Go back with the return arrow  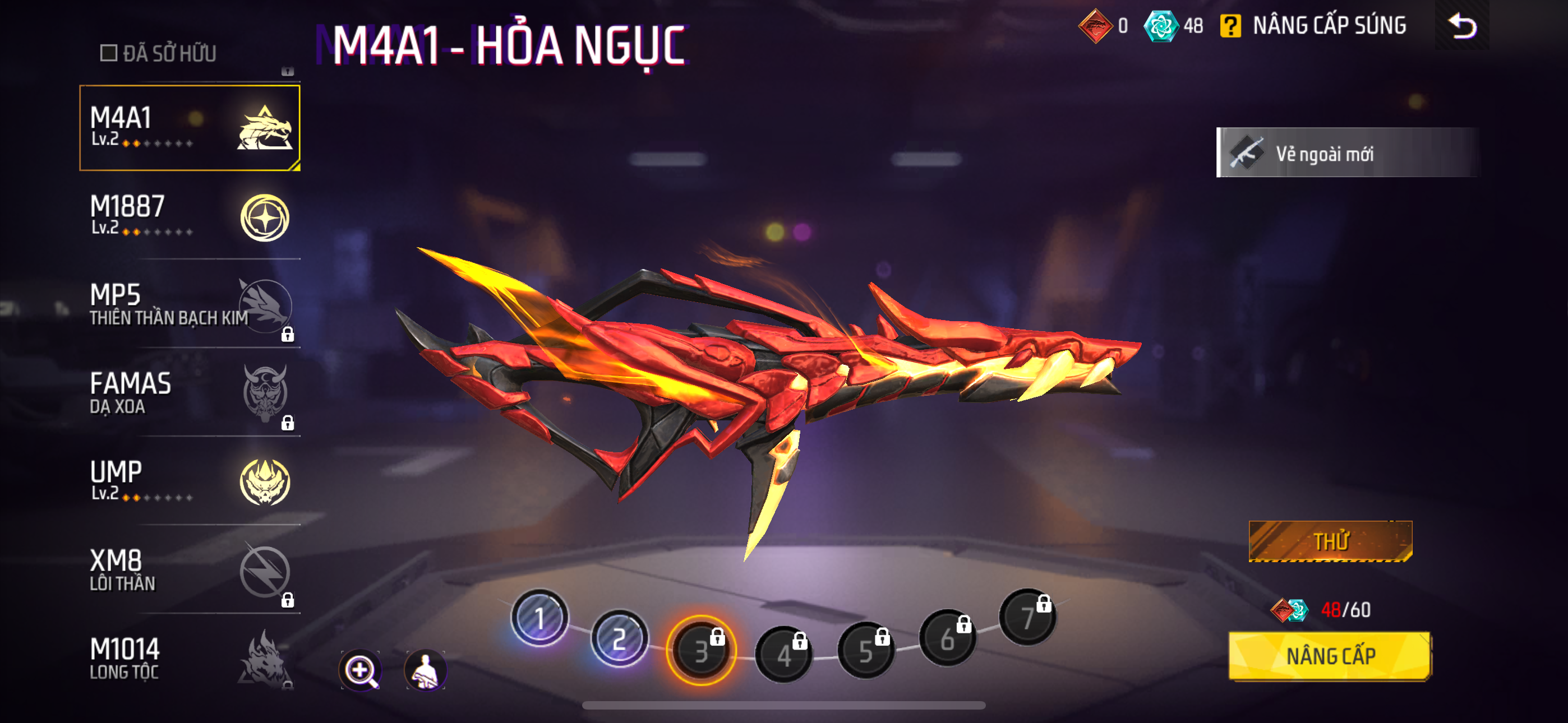coord(1462,26)
